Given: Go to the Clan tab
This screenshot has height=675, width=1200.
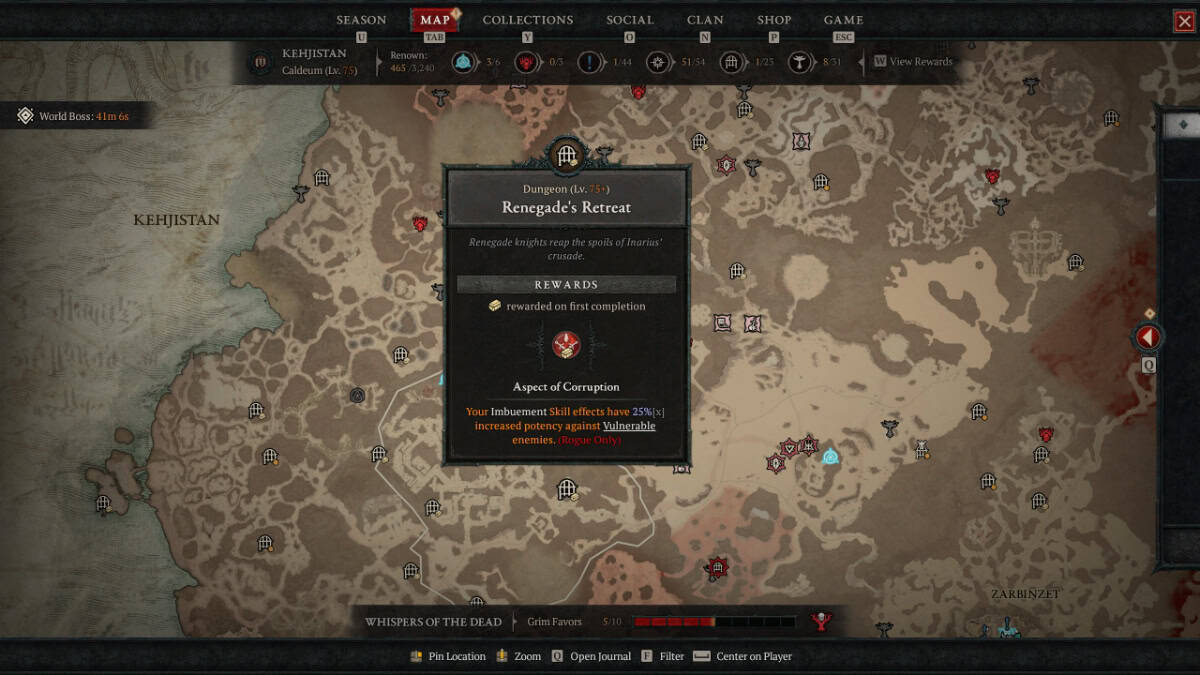Looking at the screenshot, I should tap(705, 20).
